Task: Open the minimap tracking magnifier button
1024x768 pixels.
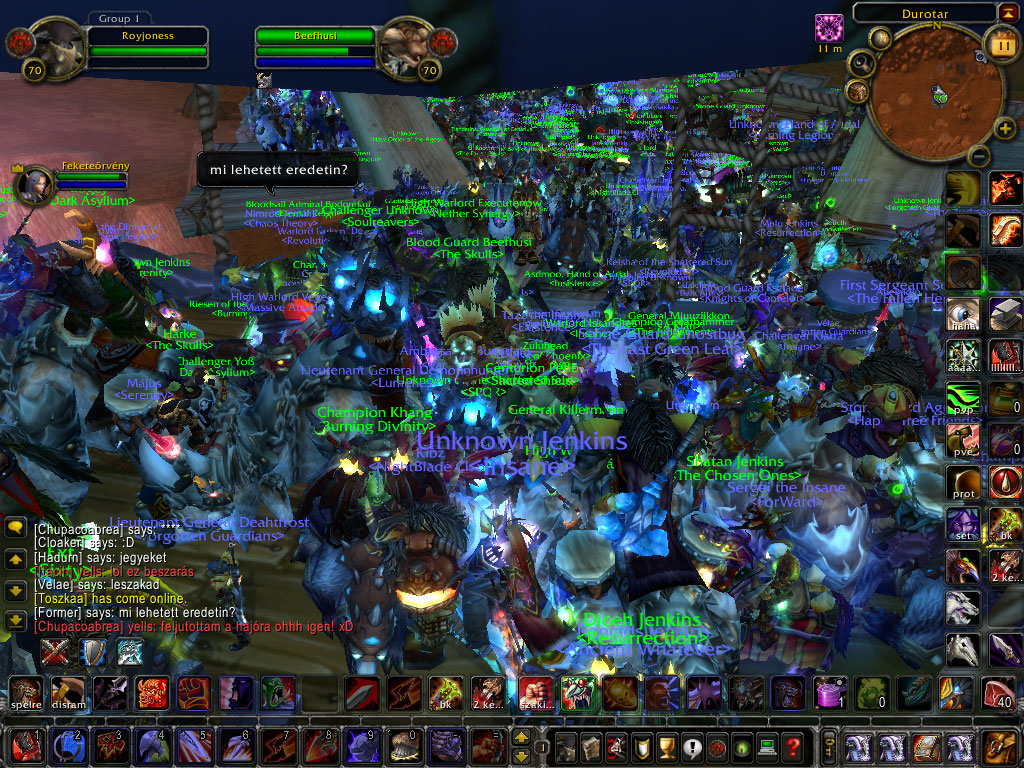Action: point(860,64)
